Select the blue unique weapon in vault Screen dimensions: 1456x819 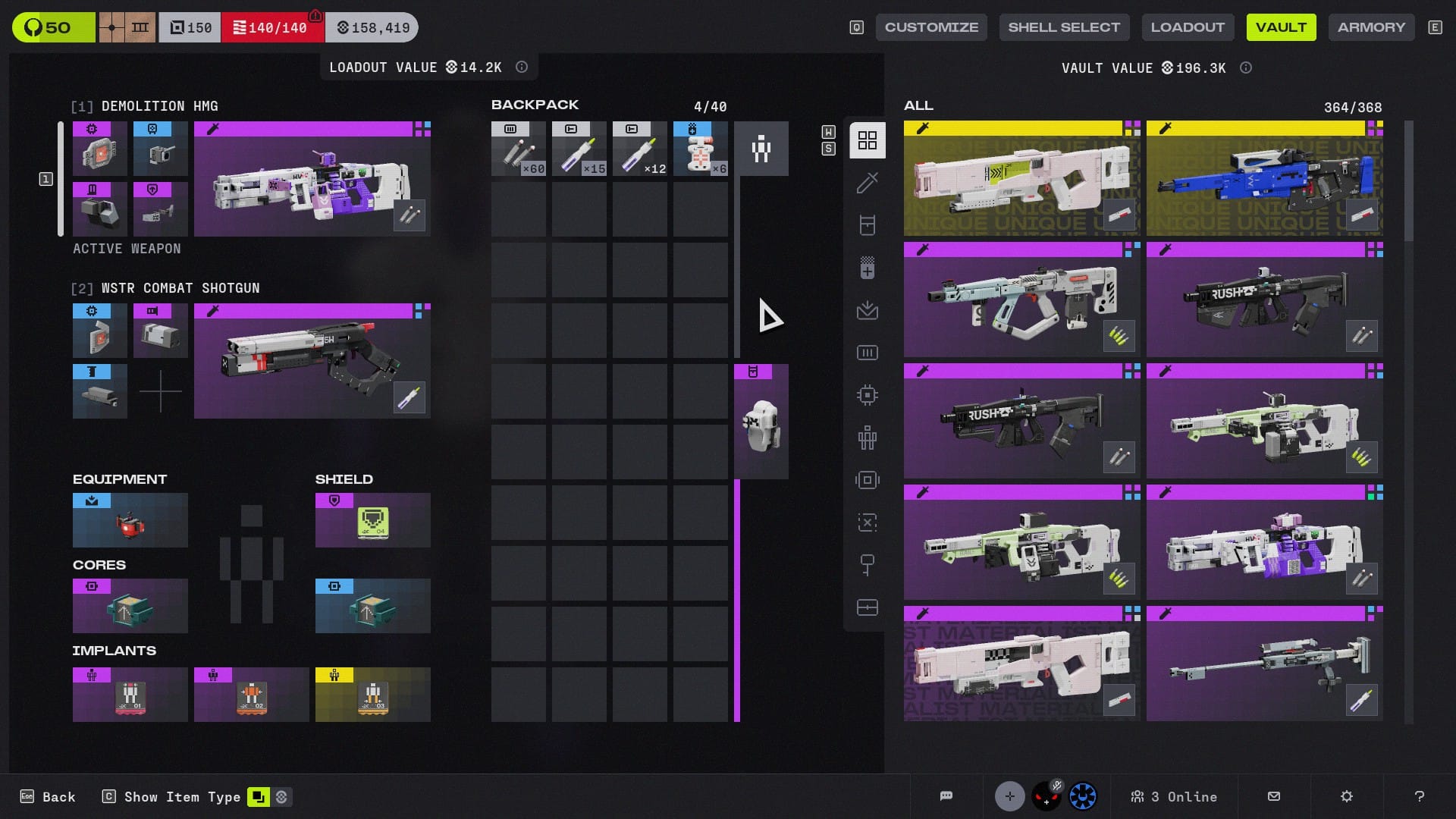click(1264, 179)
